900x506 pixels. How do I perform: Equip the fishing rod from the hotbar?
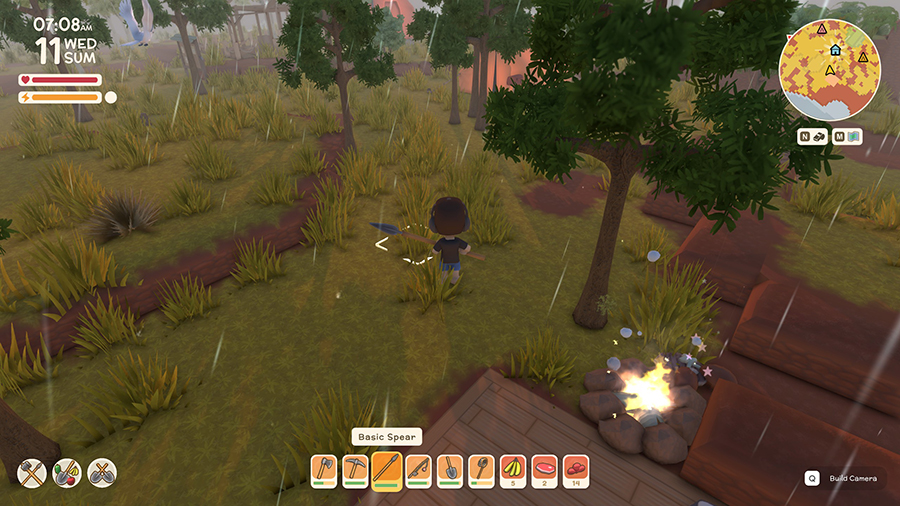click(418, 469)
